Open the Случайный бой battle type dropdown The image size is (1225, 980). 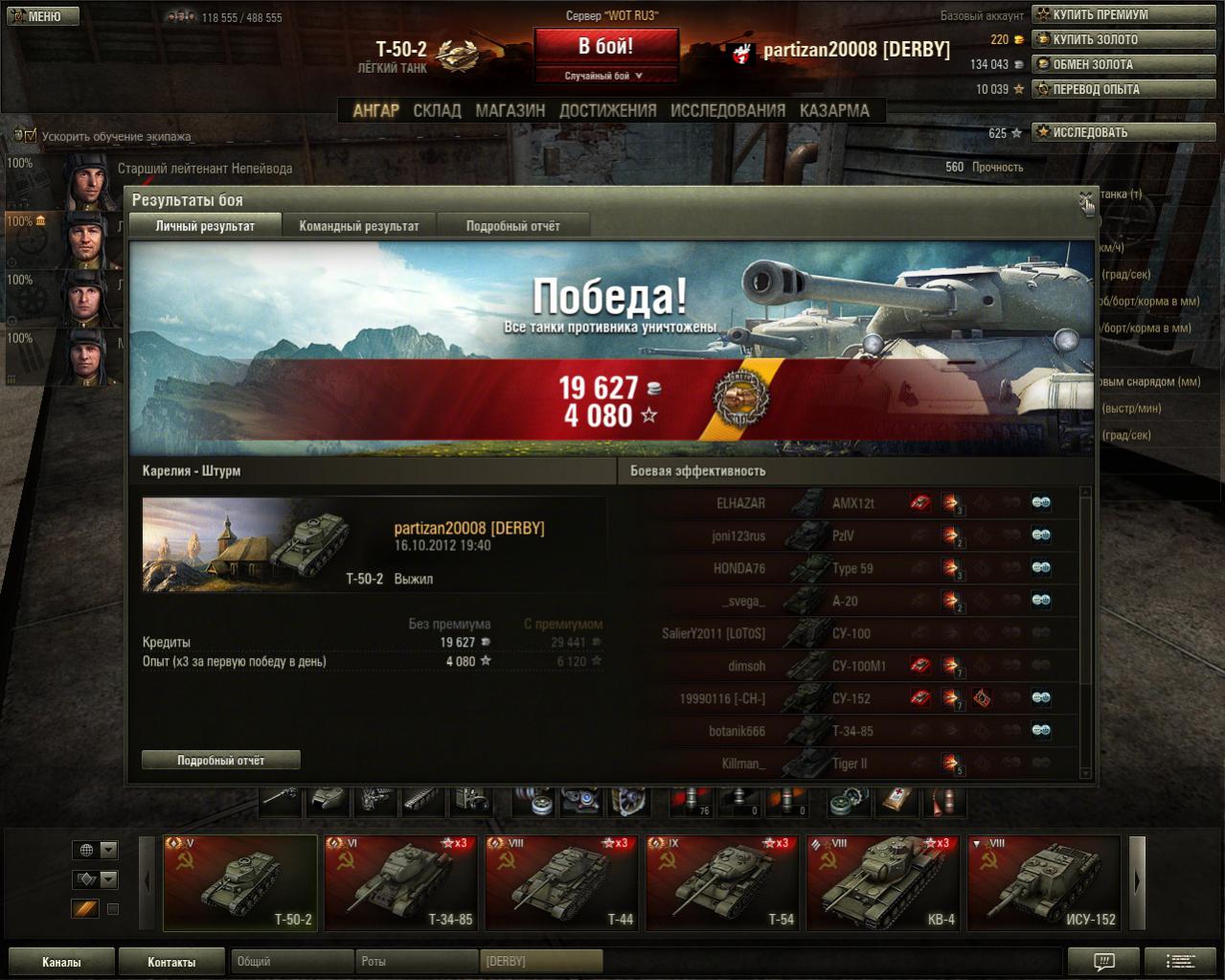pyautogui.click(x=605, y=76)
